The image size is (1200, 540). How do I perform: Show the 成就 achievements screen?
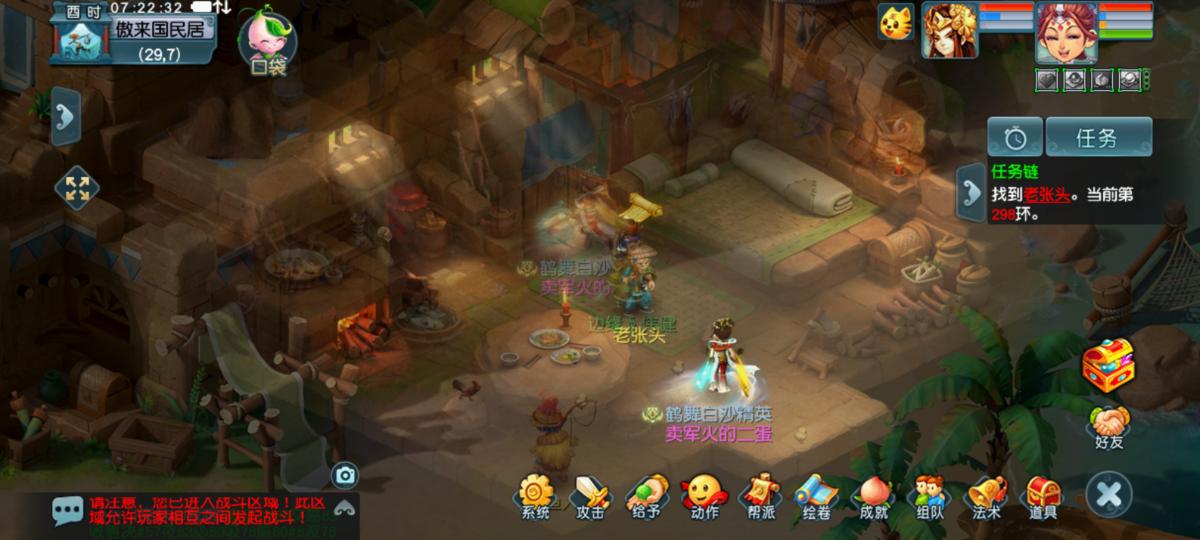point(873,495)
